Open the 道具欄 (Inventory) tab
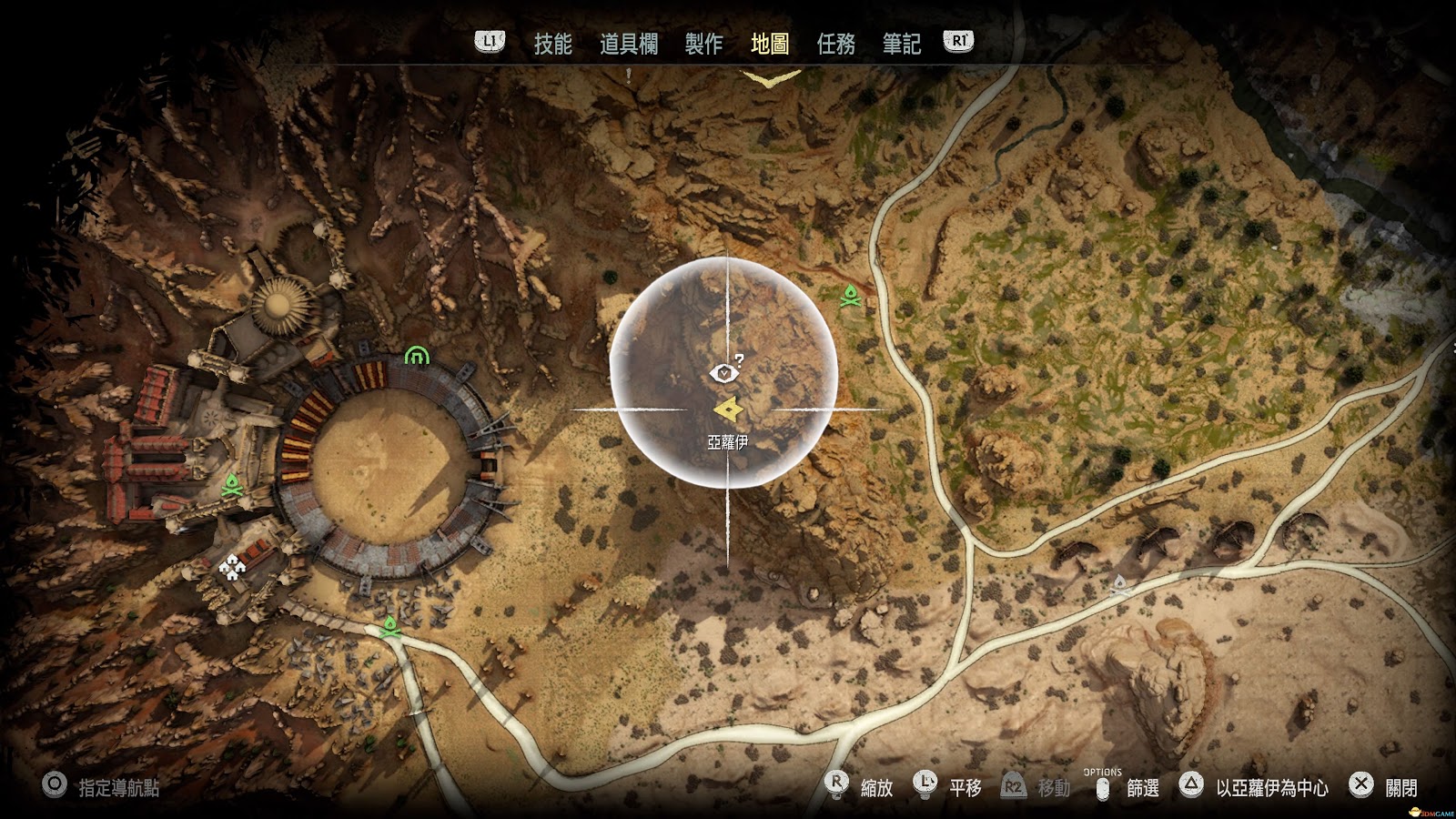The image size is (1456, 819). tap(628, 44)
